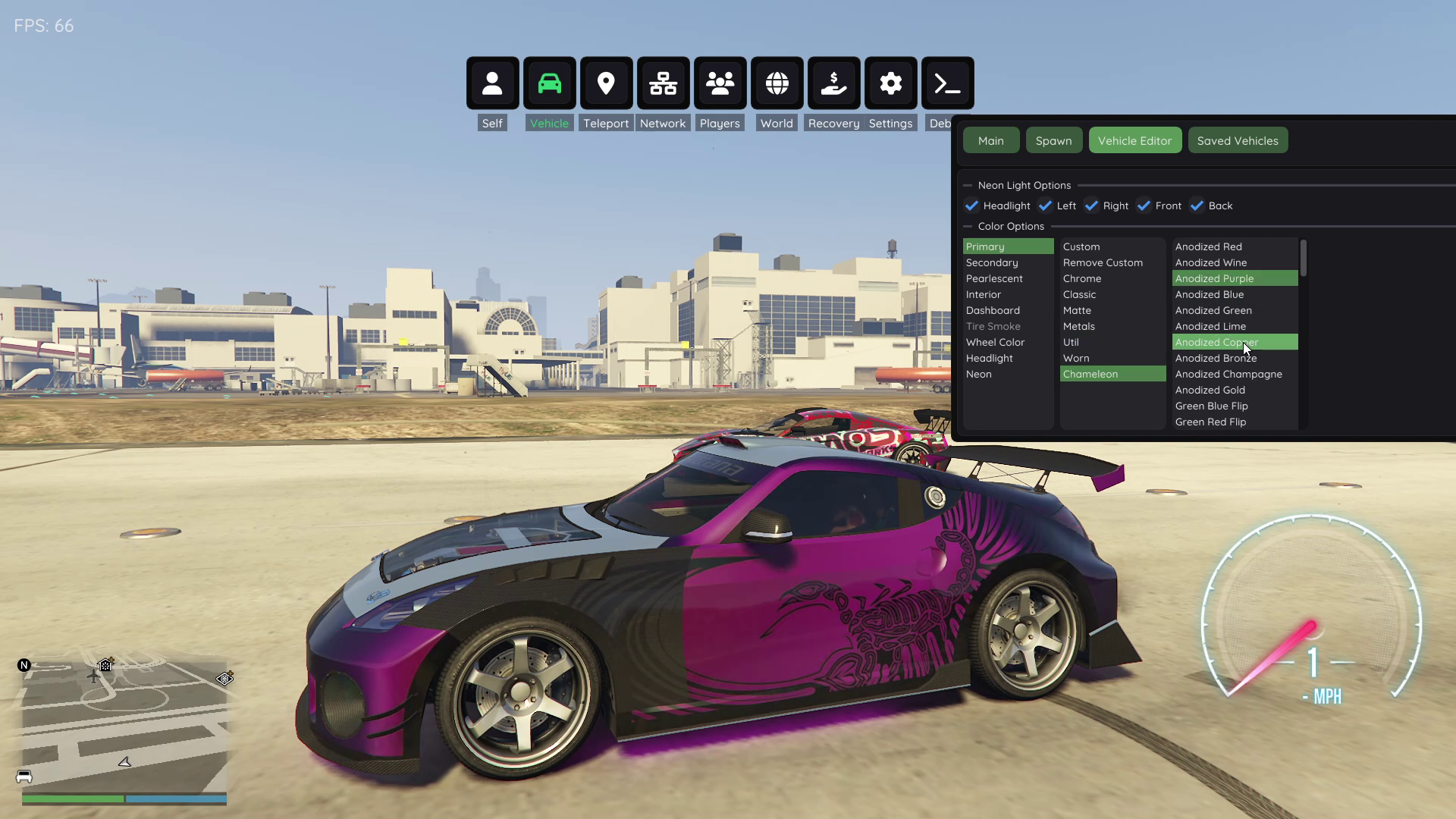Pick the Chrome paint type
The height and width of the screenshot is (819, 1456).
(1081, 278)
